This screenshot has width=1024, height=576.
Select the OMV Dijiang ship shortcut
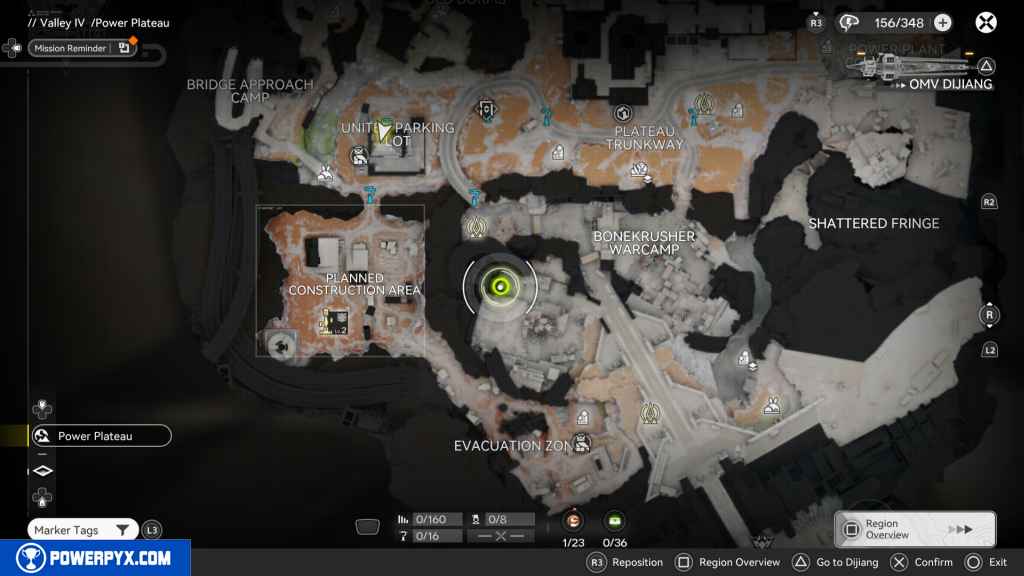[x=918, y=70]
